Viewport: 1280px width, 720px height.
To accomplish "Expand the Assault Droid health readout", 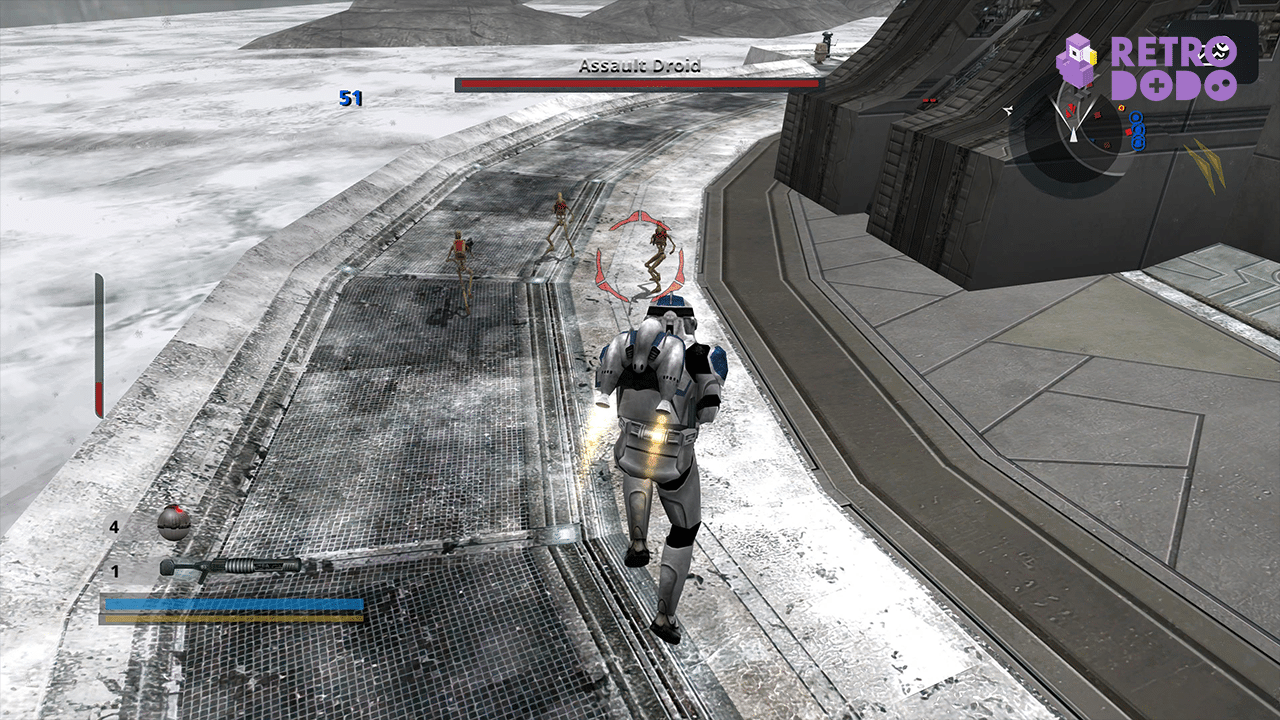I will [x=640, y=86].
